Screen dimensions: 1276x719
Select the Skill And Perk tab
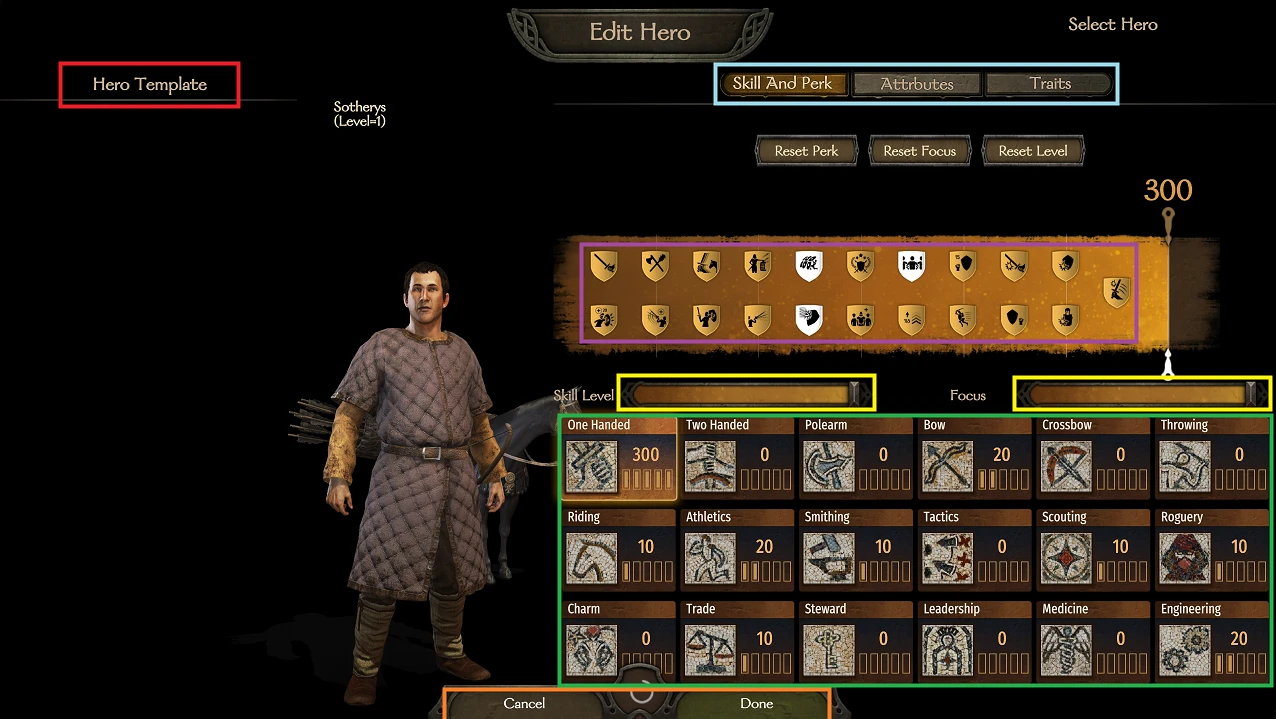[782, 84]
